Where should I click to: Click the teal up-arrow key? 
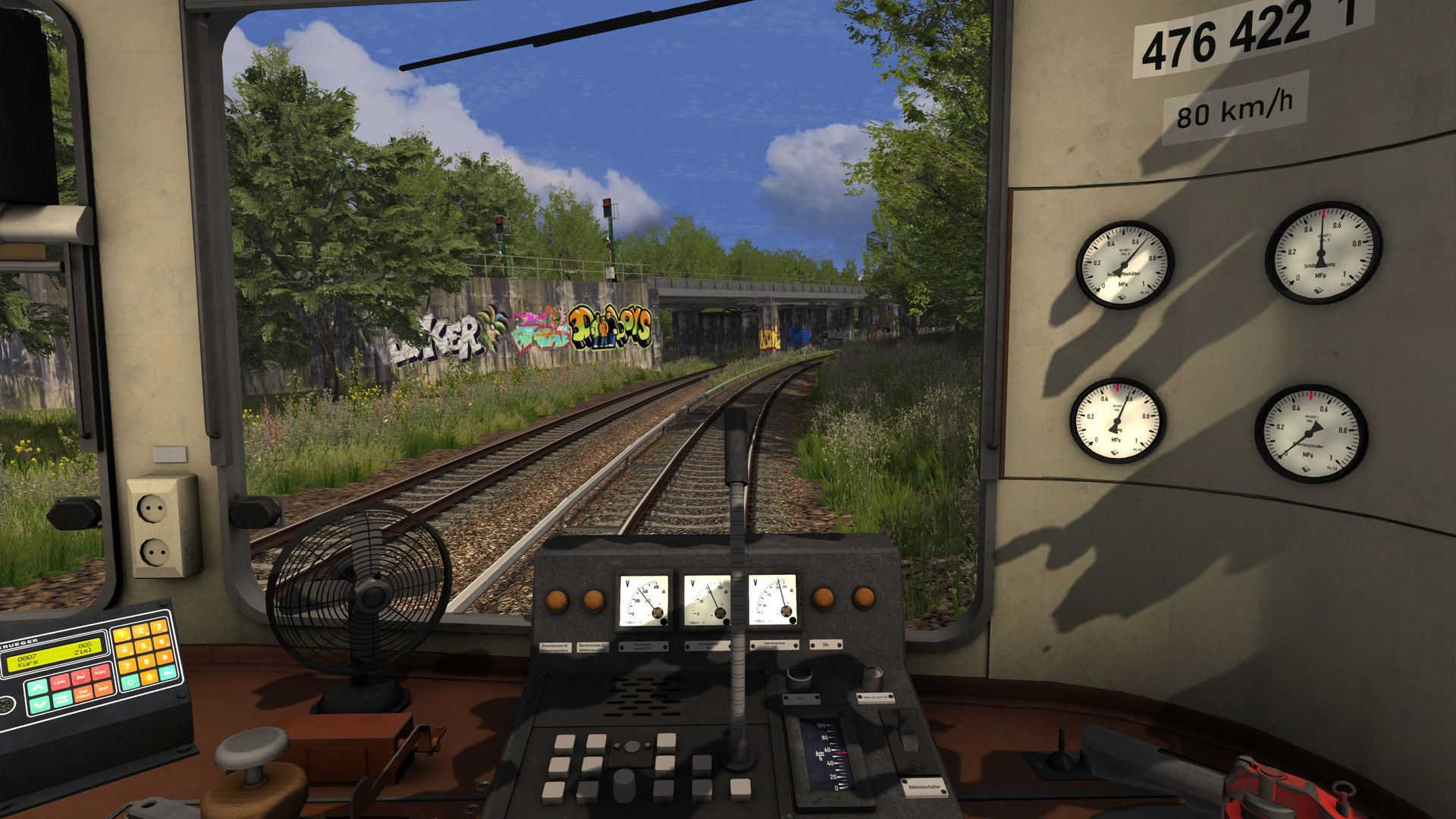coord(36,688)
